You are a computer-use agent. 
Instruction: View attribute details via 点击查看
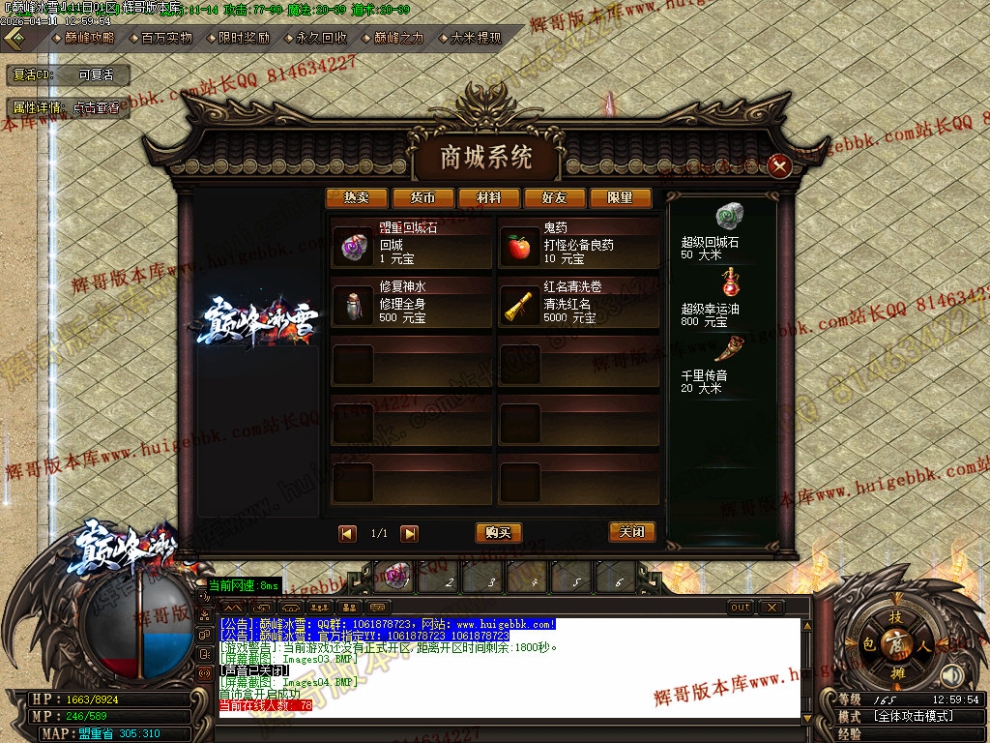point(99,108)
